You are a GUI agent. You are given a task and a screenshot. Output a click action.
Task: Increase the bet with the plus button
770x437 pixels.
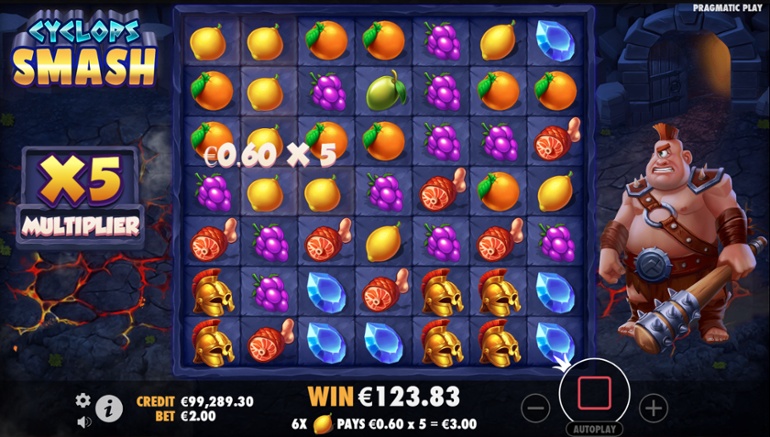click(653, 407)
